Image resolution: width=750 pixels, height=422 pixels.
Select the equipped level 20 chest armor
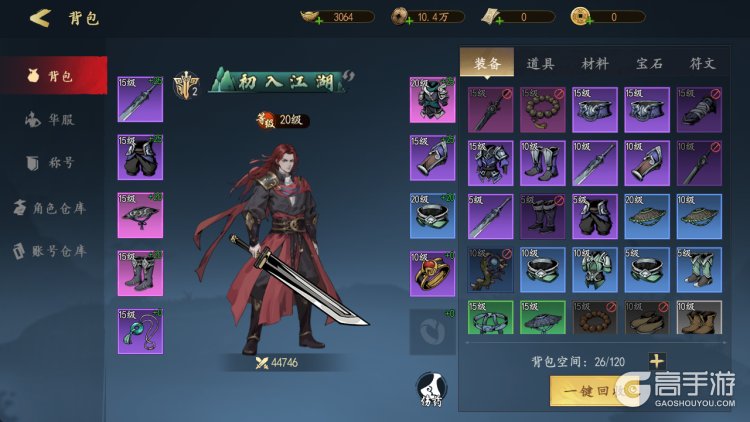[432, 99]
